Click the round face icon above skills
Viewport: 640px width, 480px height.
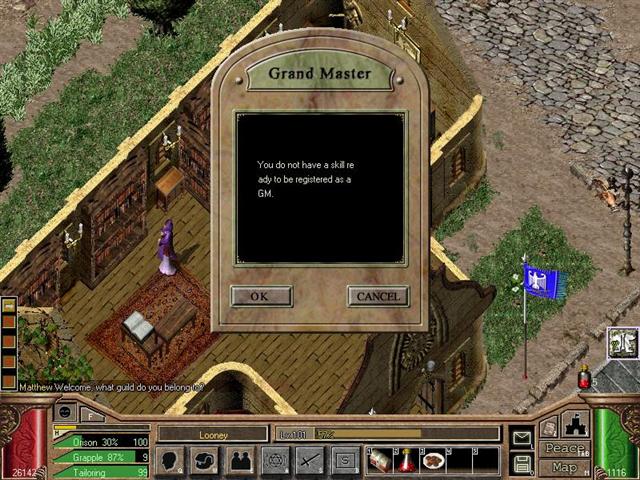click(65, 412)
